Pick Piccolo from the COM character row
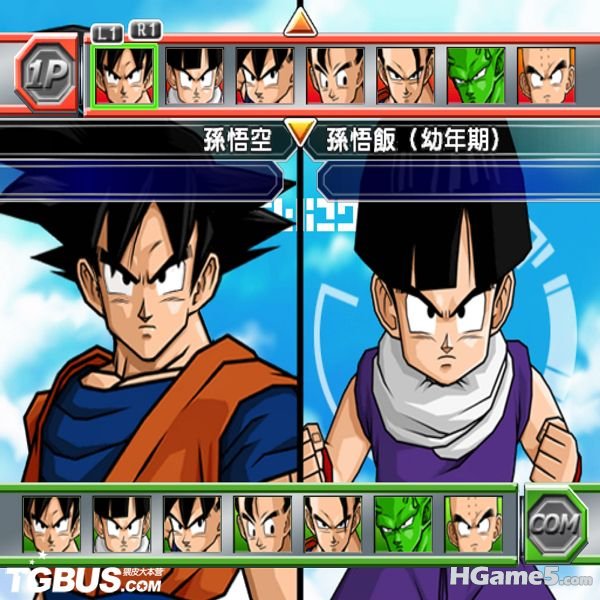 coord(403,525)
